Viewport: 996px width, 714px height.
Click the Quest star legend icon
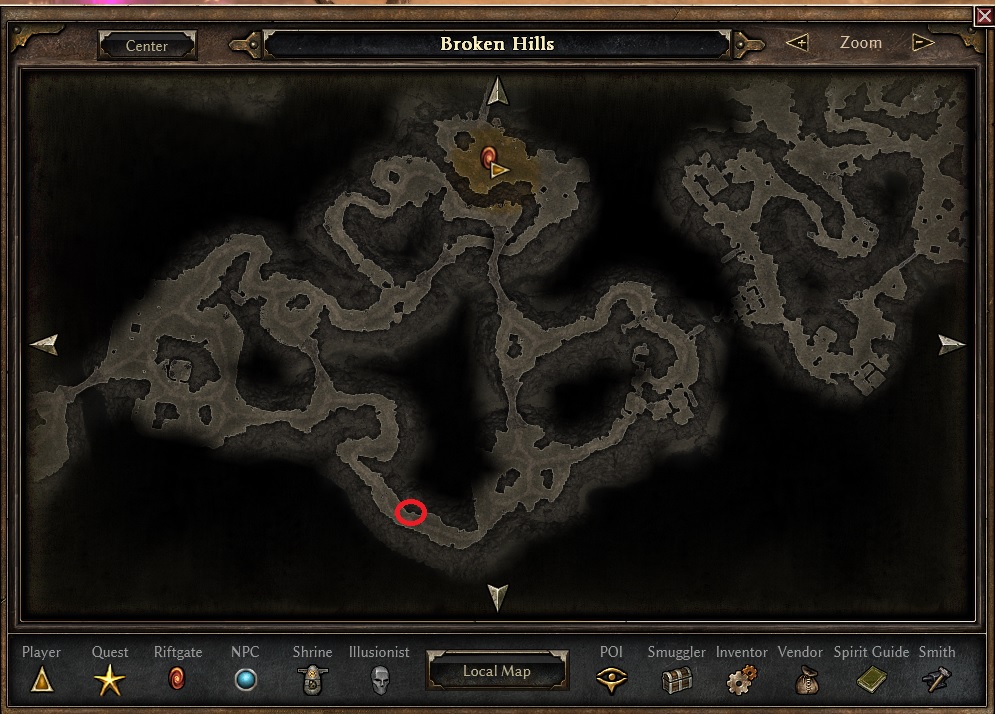110,681
